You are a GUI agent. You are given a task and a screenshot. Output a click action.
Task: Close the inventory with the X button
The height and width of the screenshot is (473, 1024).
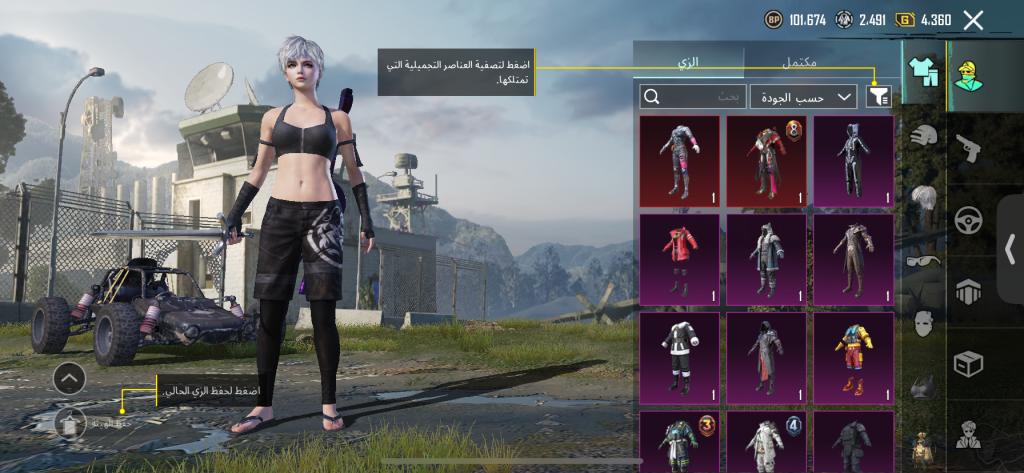[x=973, y=19]
